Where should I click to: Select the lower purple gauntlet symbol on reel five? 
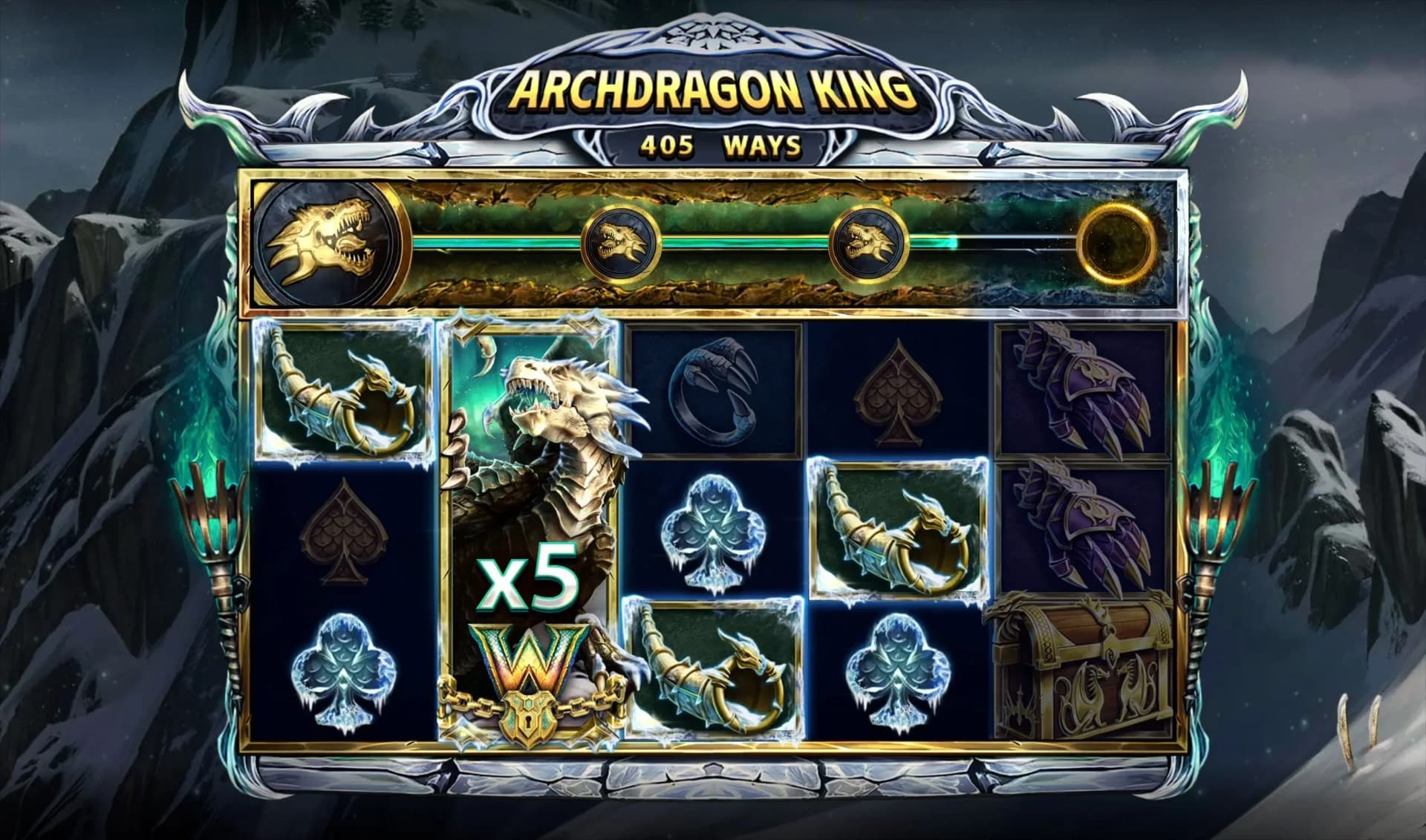1084,520
